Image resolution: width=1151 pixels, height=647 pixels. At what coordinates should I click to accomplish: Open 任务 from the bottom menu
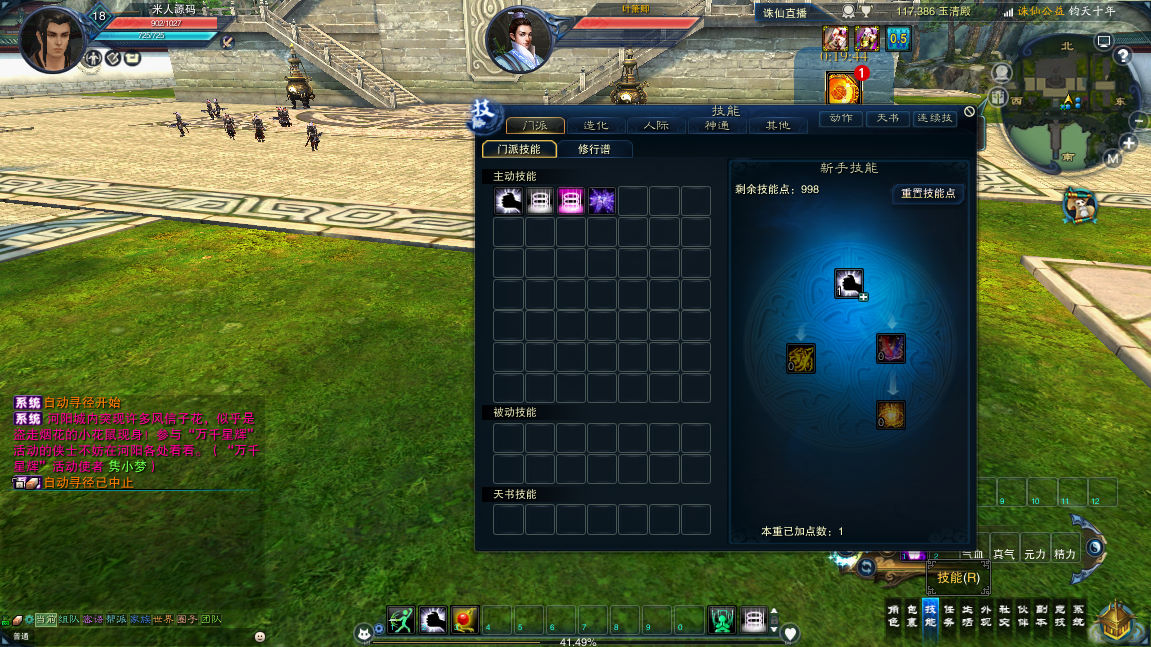click(948, 615)
